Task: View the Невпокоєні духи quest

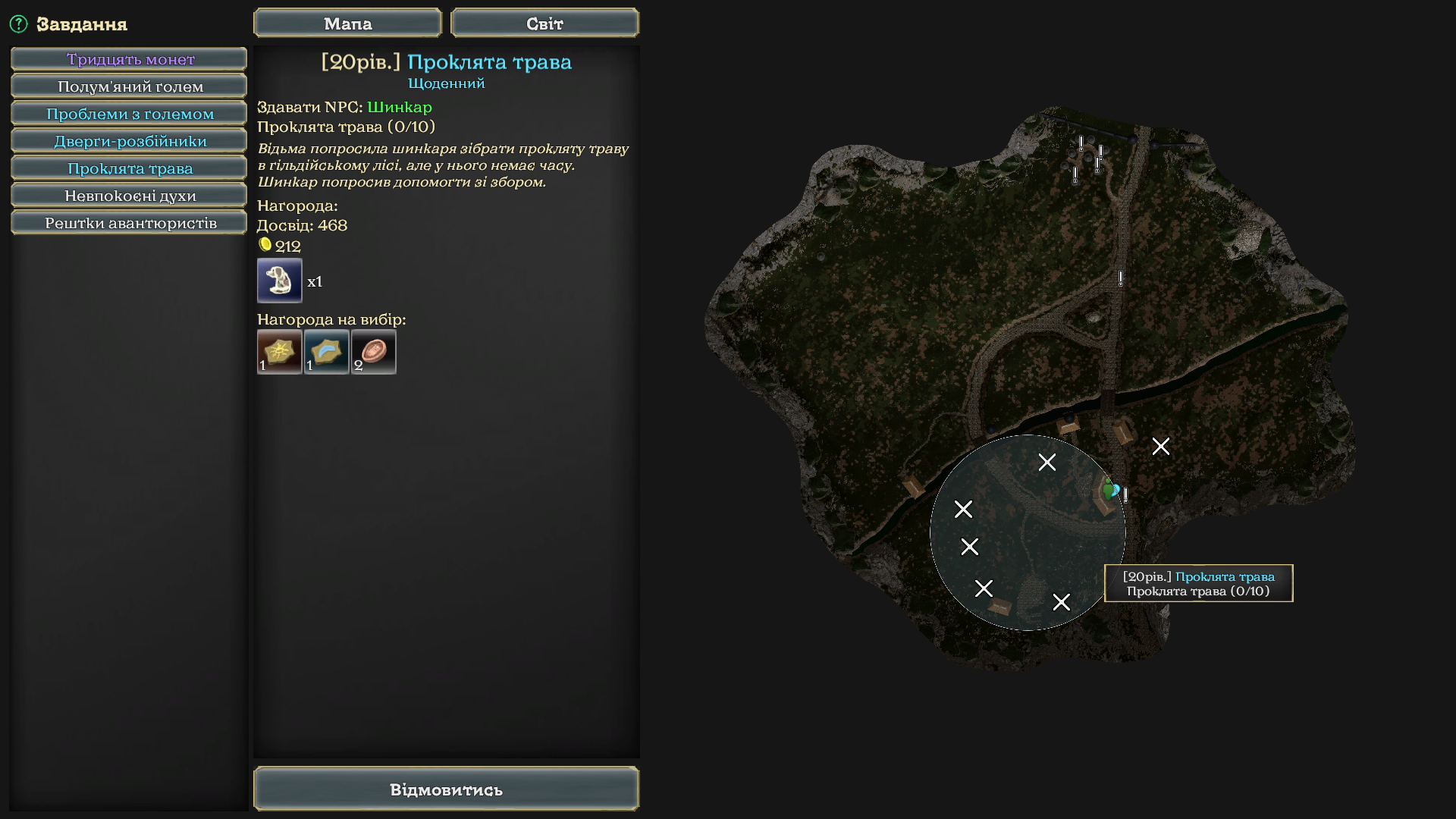Action: pos(130,196)
